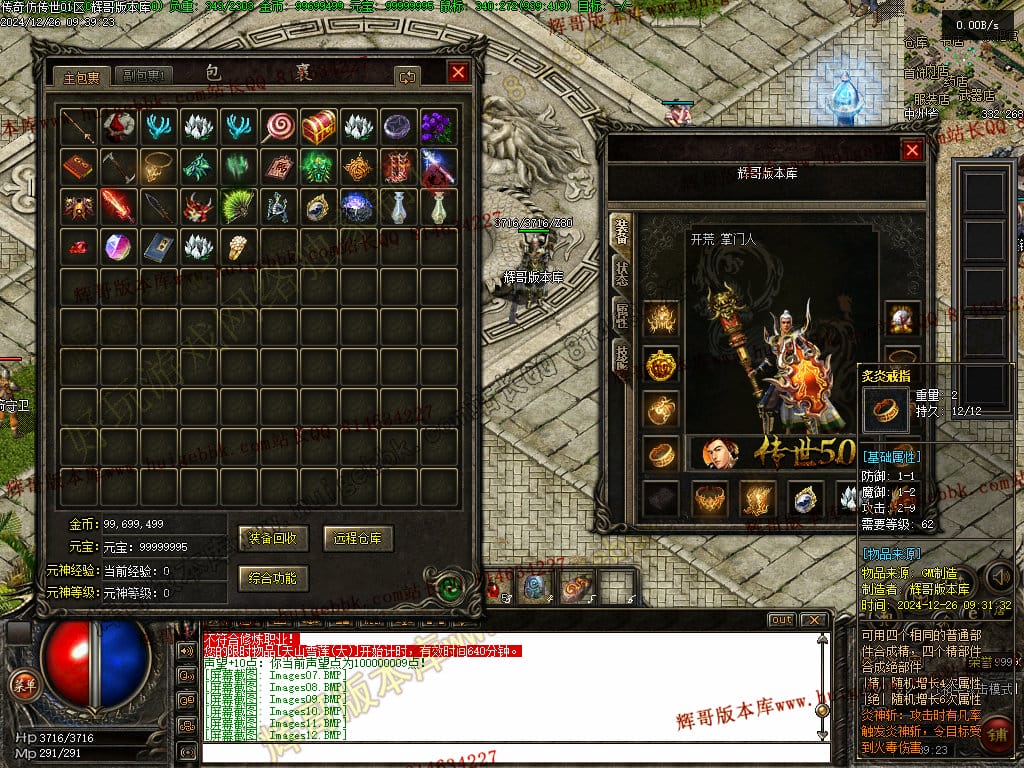Choose the green feather fan item
1024x768 pixels.
click(239, 207)
